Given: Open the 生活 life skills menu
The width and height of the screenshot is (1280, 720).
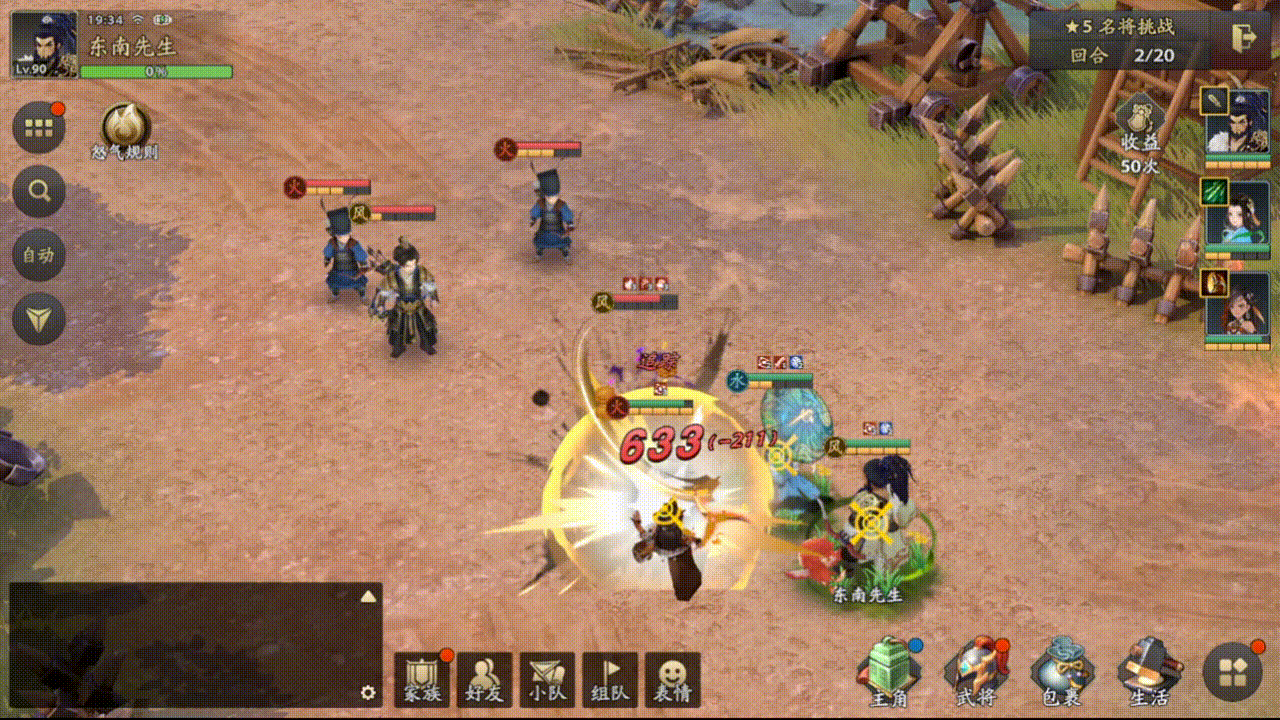Looking at the screenshot, I should click(1148, 672).
